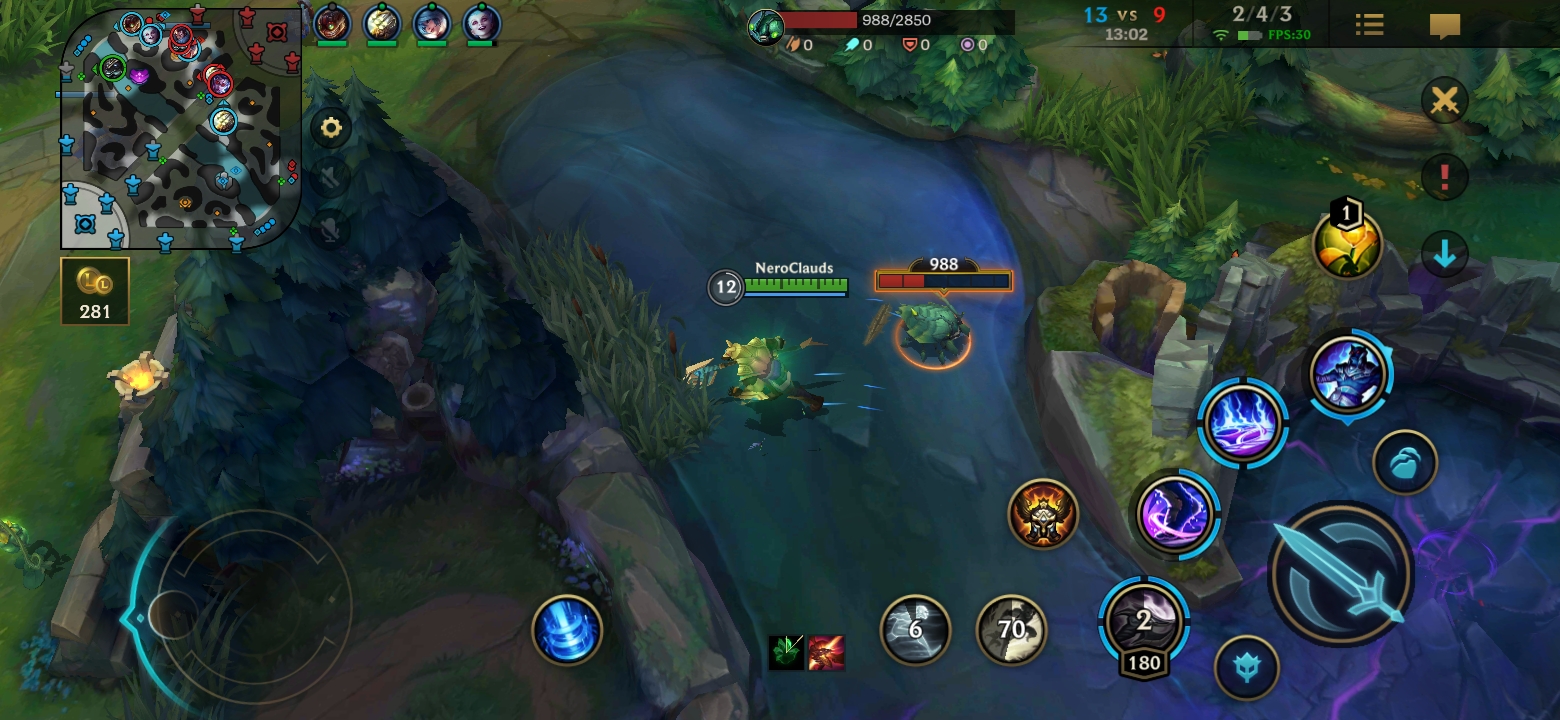Open settings with the gear icon
Image resolution: width=1560 pixels, height=720 pixels.
[x=331, y=128]
